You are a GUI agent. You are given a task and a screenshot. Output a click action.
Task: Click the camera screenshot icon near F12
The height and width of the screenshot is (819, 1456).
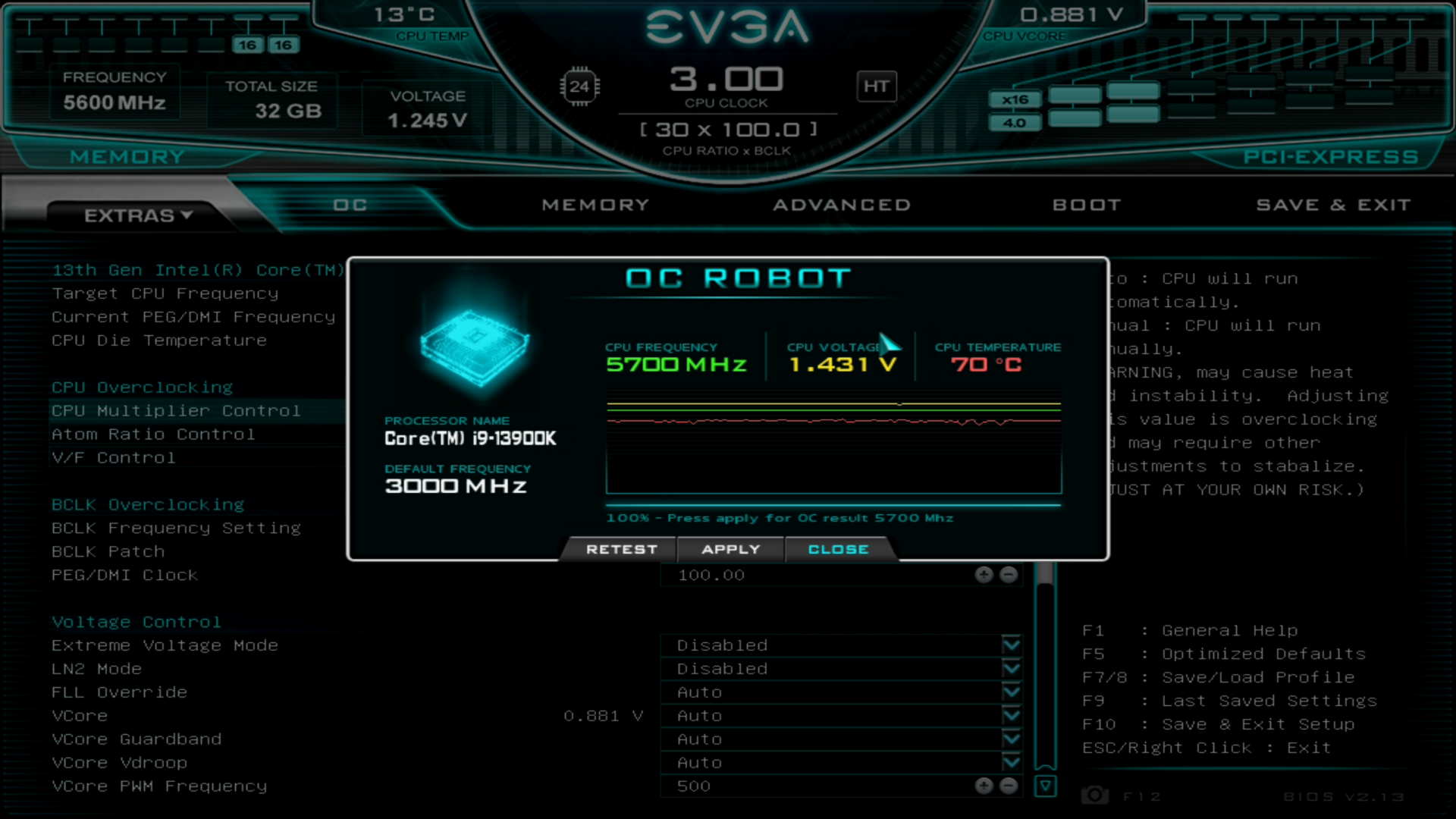1093,795
